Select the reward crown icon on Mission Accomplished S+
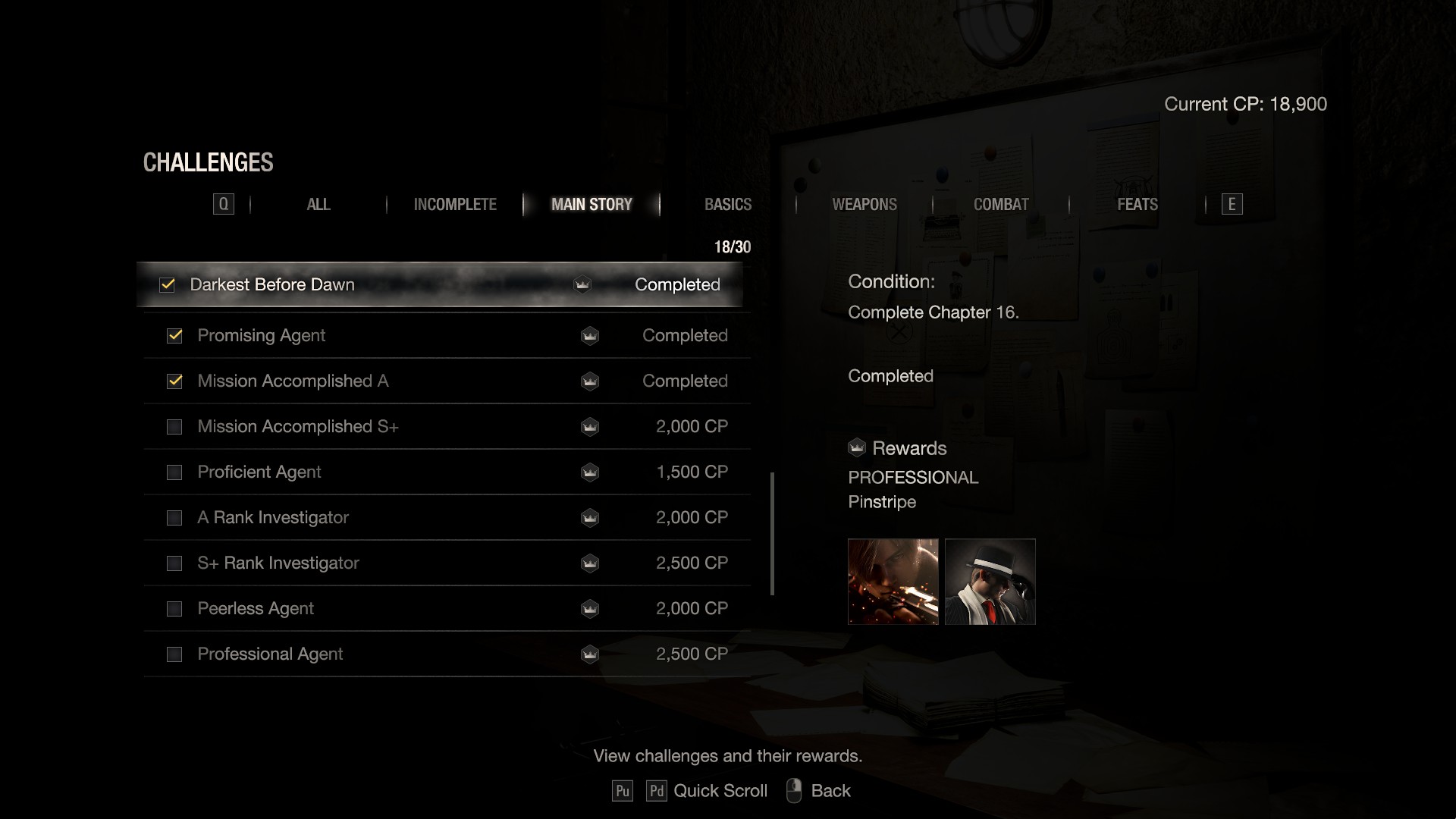 click(x=590, y=427)
